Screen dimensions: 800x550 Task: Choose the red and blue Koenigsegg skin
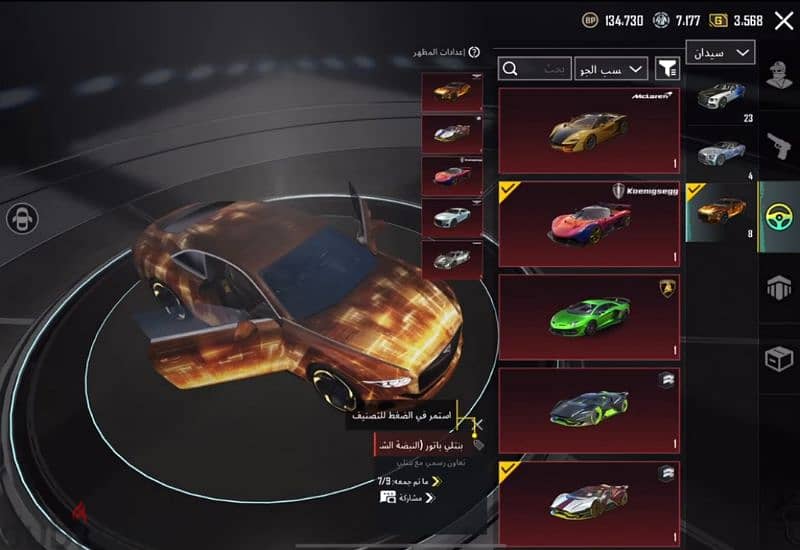coord(589,223)
